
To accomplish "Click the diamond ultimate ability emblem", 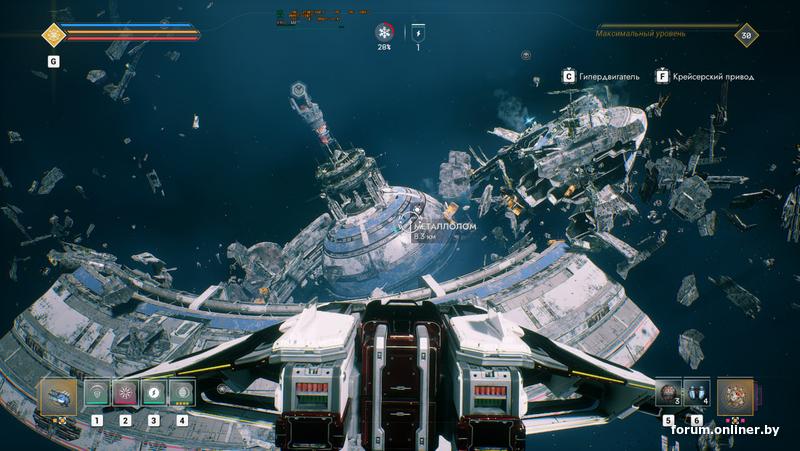I will tap(52, 35).
